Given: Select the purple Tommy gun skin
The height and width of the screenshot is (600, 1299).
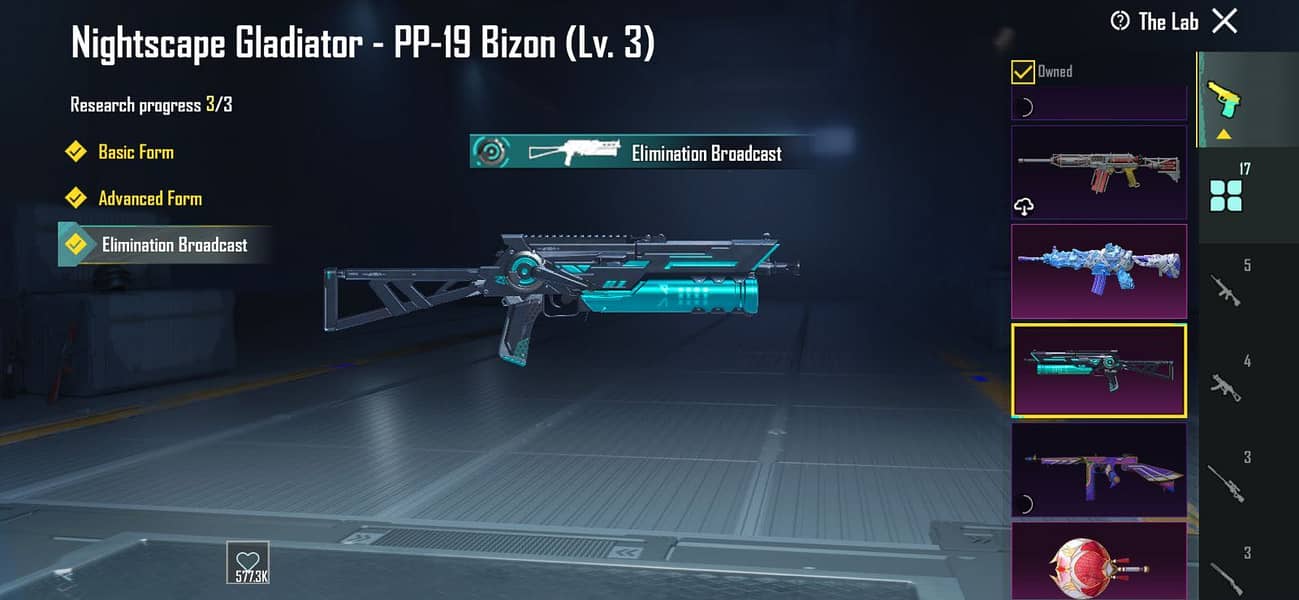Looking at the screenshot, I should (1099, 467).
